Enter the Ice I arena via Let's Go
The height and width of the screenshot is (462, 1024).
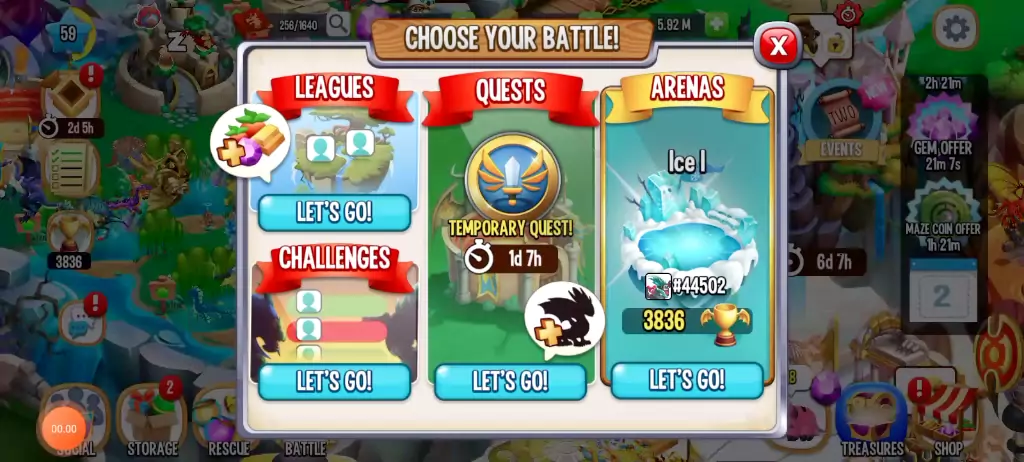coord(687,380)
